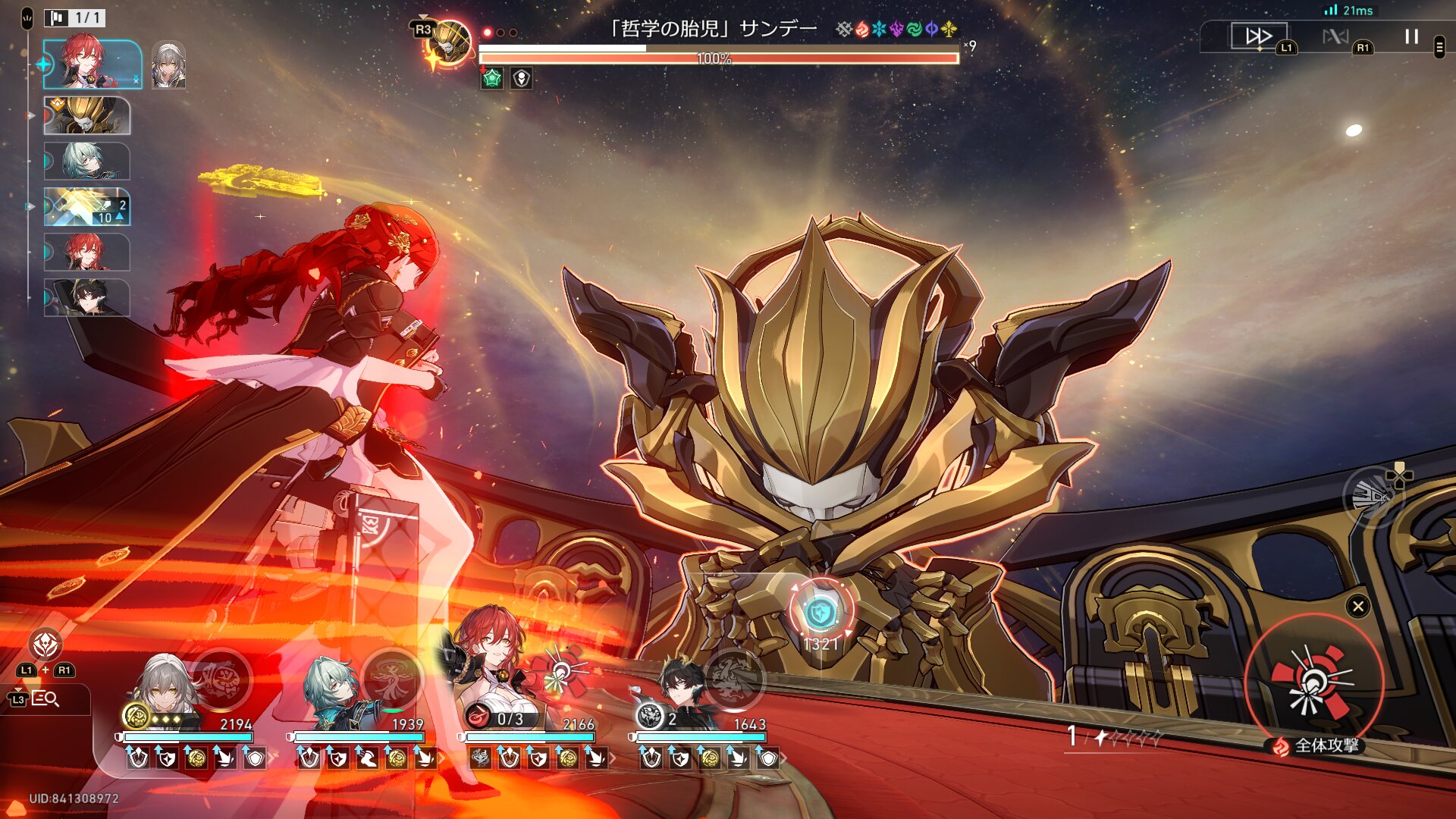Toggle the double-speed fast-forward button
Image resolution: width=1456 pixels, height=819 pixels.
pyautogui.click(x=1258, y=36)
